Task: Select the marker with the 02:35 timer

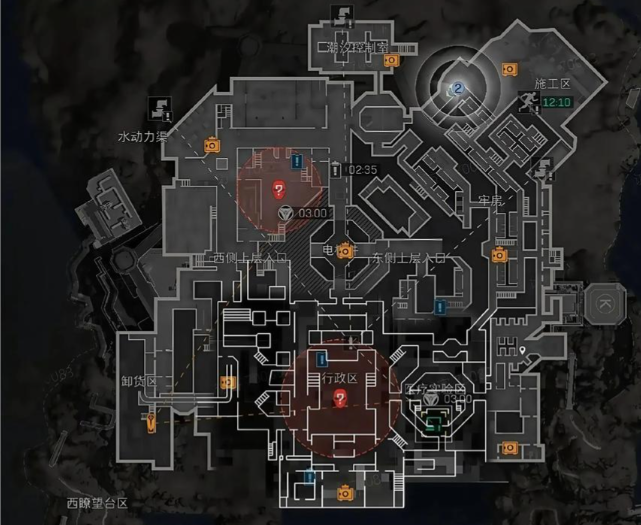Action: point(335,170)
